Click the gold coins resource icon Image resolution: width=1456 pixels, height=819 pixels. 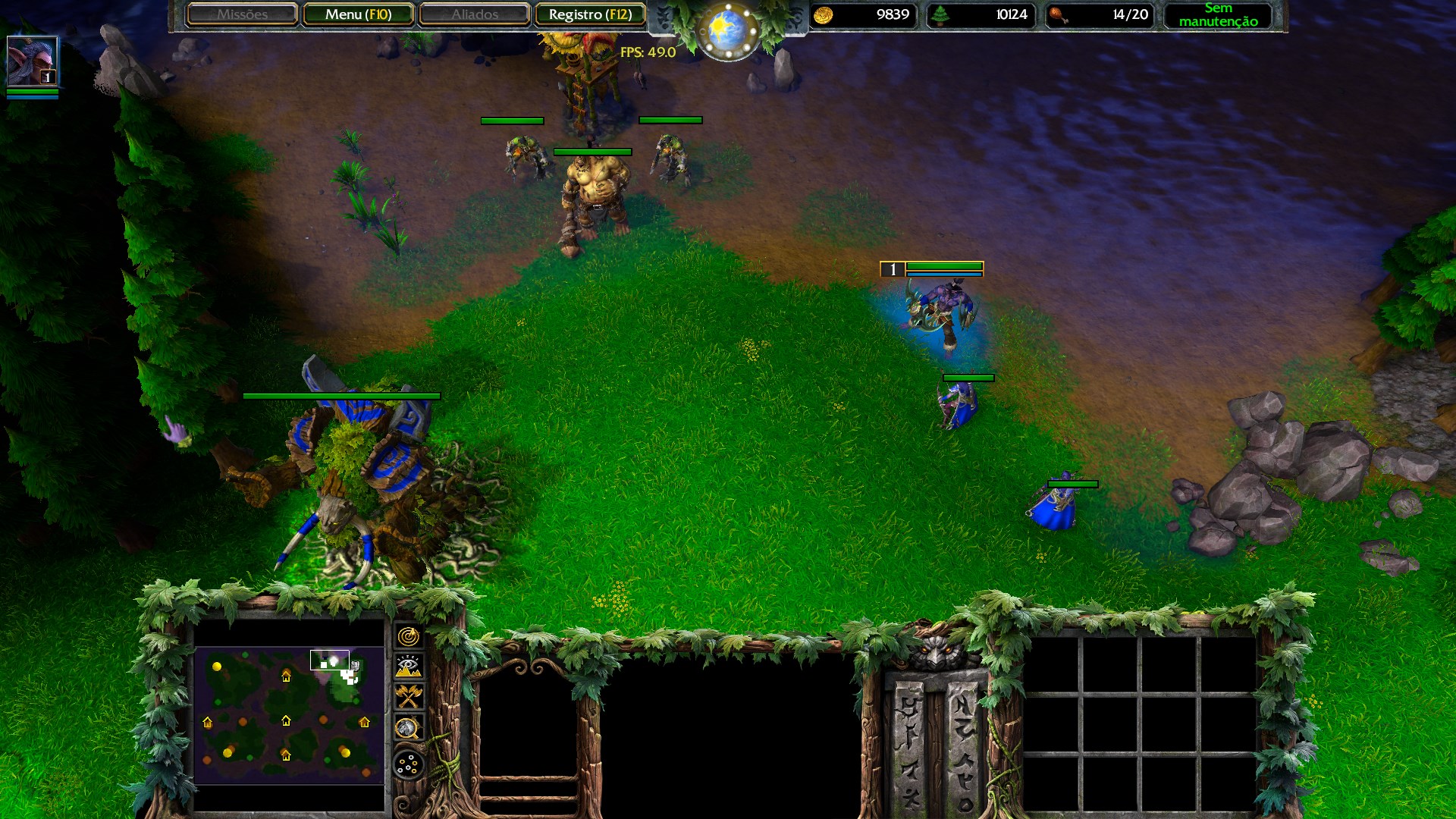point(824,14)
